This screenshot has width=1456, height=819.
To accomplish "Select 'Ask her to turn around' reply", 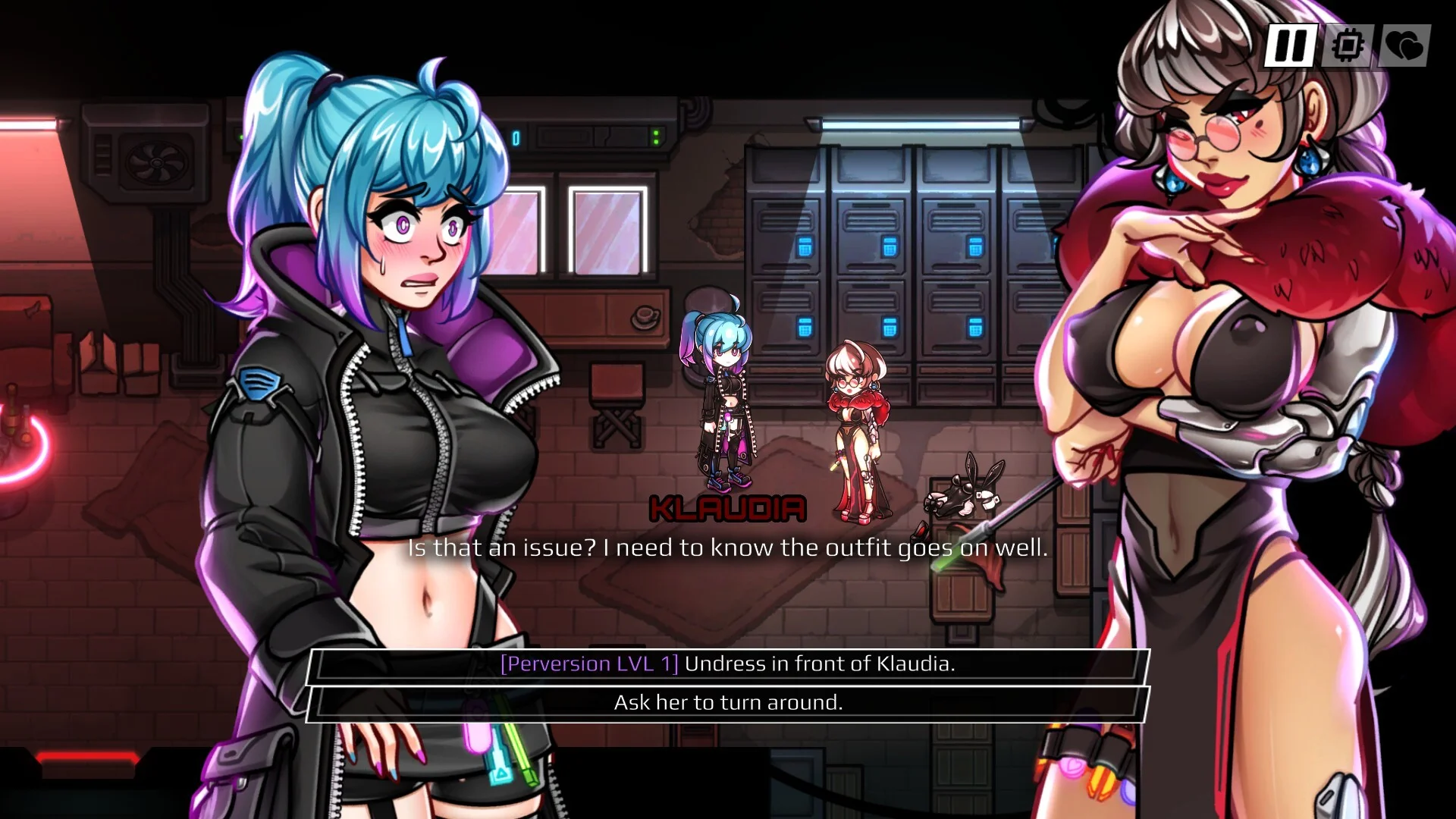I will [728, 703].
